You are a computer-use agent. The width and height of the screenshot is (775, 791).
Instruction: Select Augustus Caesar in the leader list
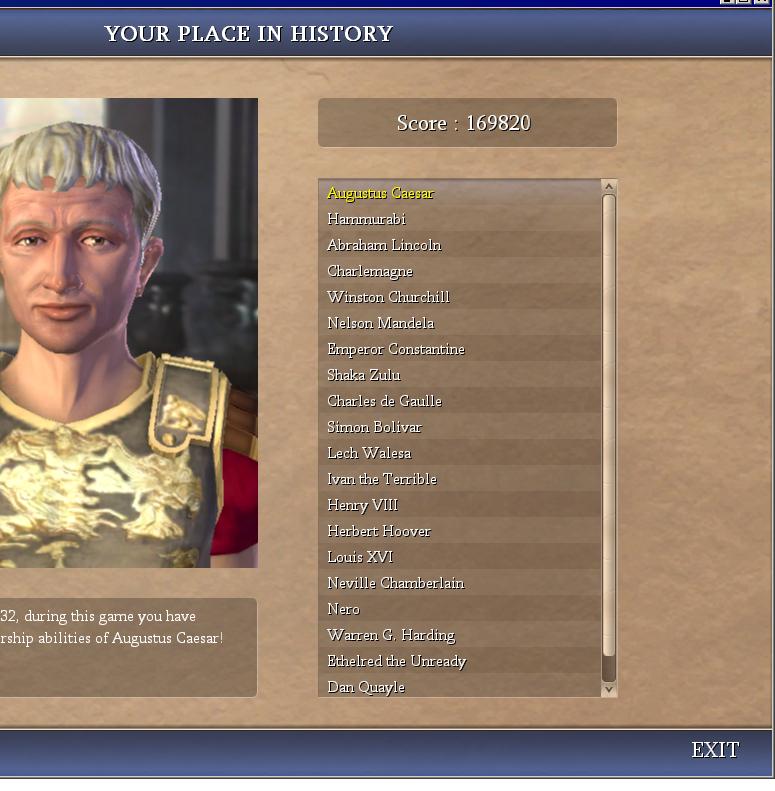[381, 193]
